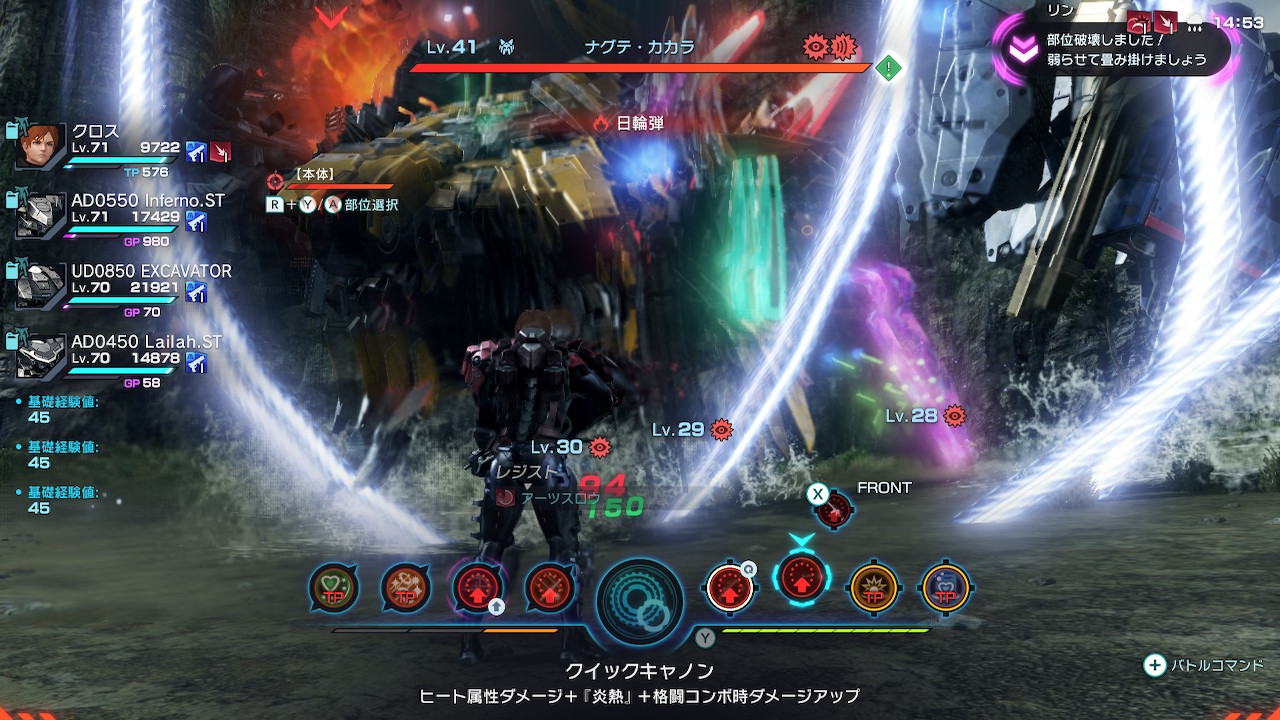
Task: Open the バトルコマンド battle command menu
Action: pos(1205,665)
